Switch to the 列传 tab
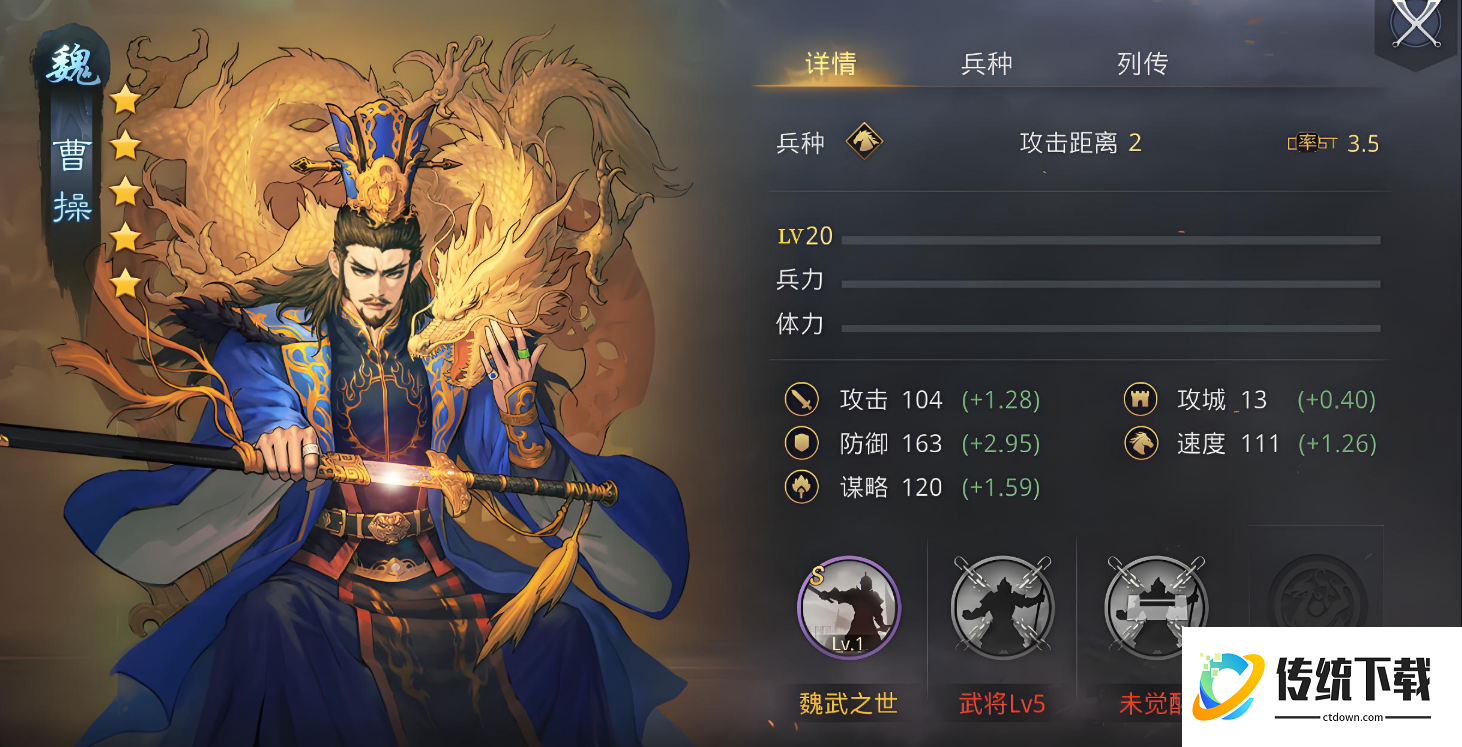The height and width of the screenshot is (747, 1462). click(x=1140, y=63)
